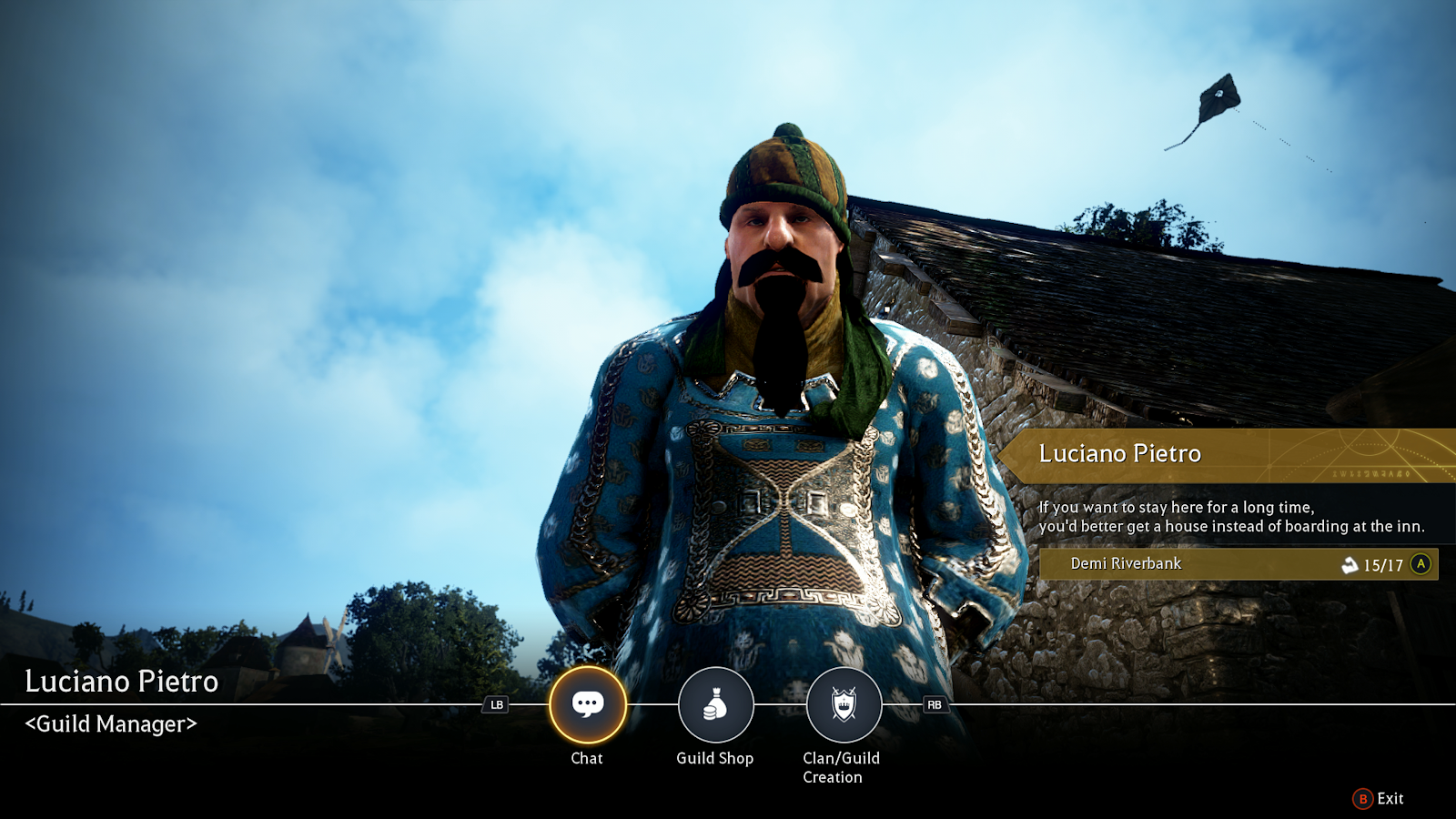
Task: Open the Guild Shop
Action: tap(715, 704)
